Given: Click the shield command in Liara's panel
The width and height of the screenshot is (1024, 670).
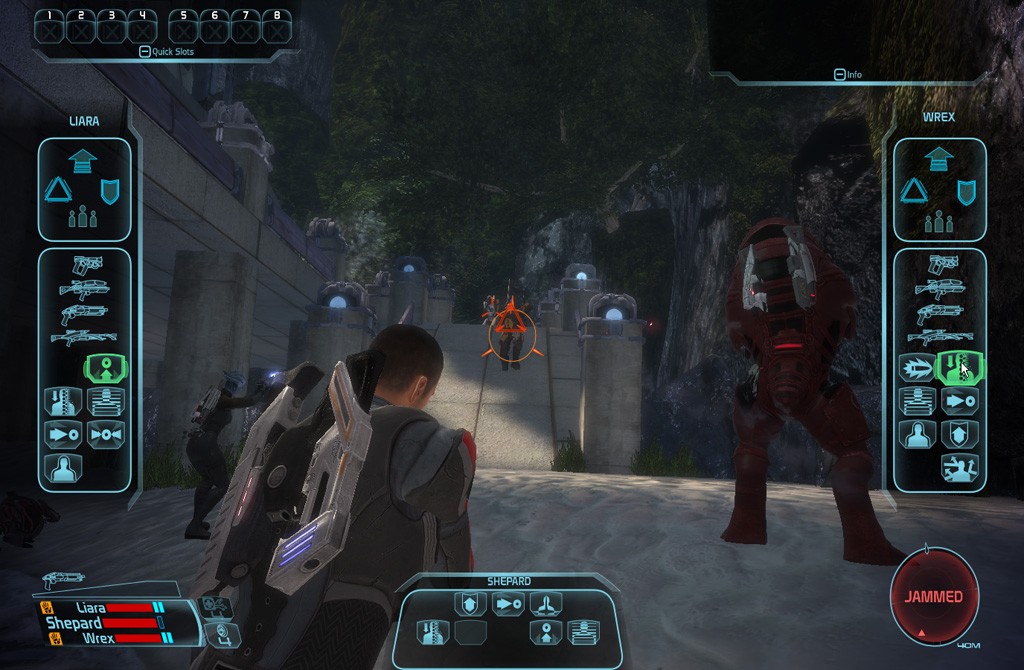Looking at the screenshot, I should coord(109,192).
